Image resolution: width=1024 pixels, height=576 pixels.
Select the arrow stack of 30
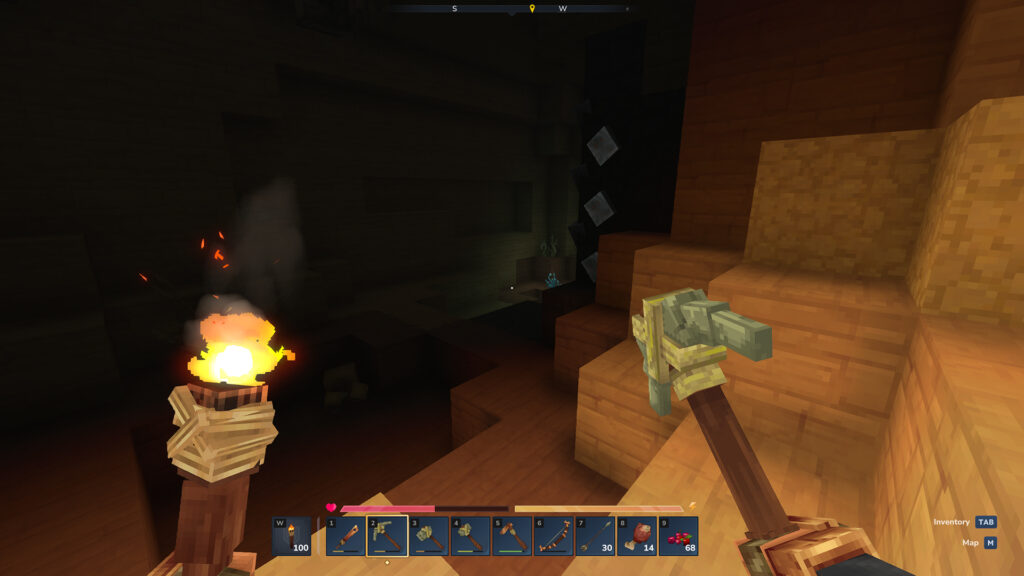coord(595,536)
